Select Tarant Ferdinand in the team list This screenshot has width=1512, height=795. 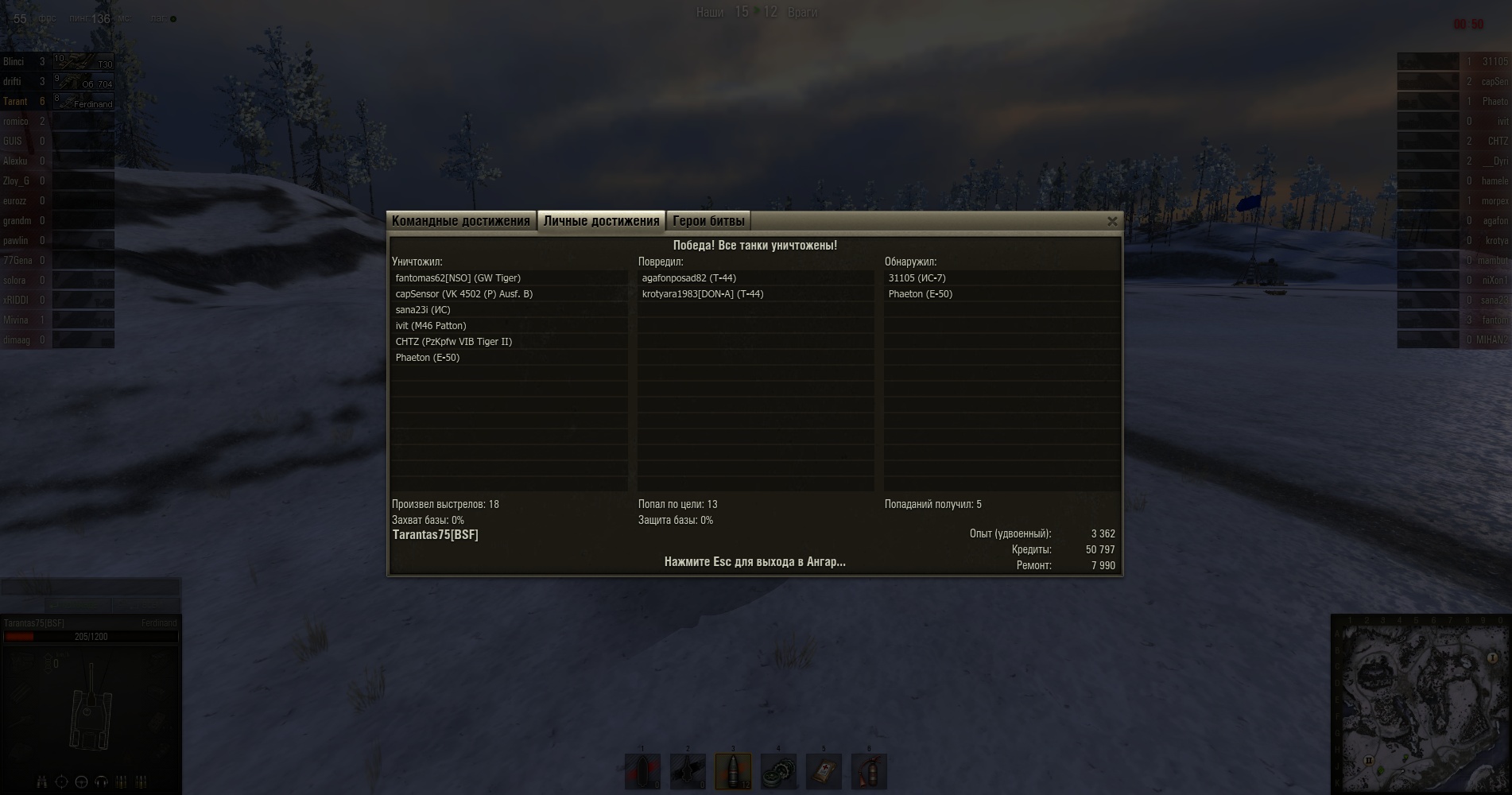[57, 102]
